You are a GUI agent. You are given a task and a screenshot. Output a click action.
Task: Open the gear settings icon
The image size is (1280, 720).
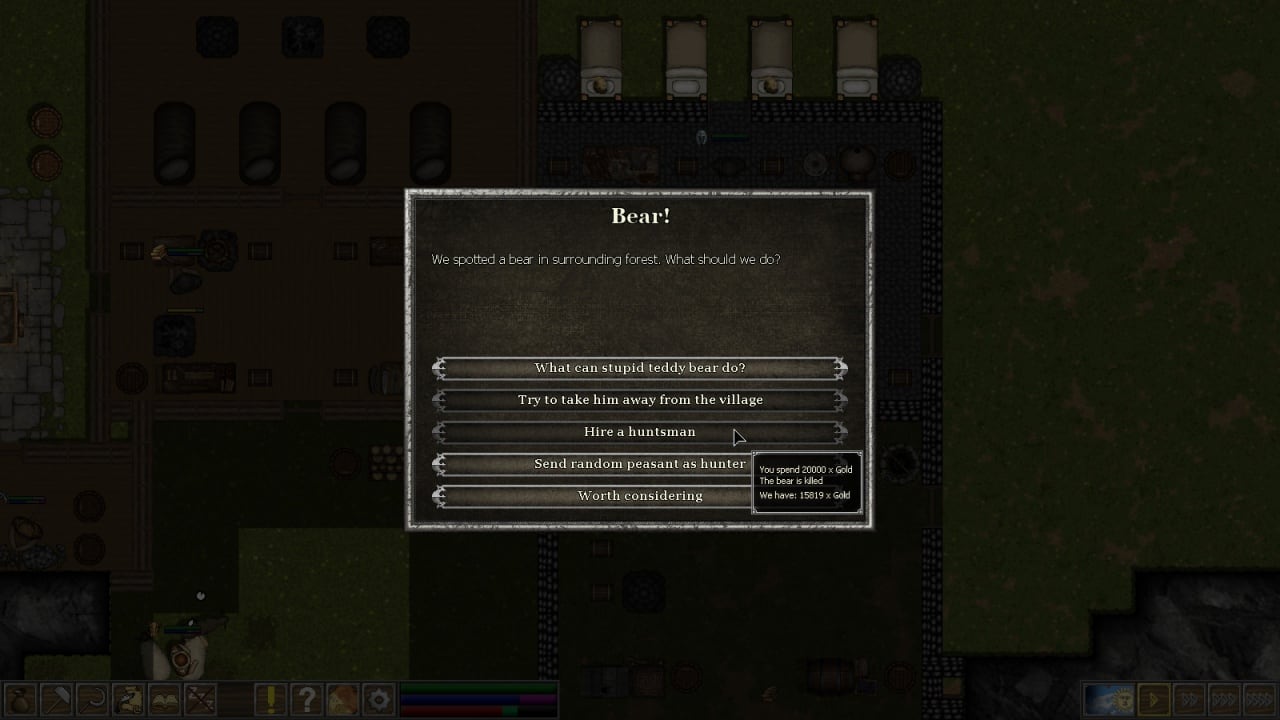[x=379, y=699]
